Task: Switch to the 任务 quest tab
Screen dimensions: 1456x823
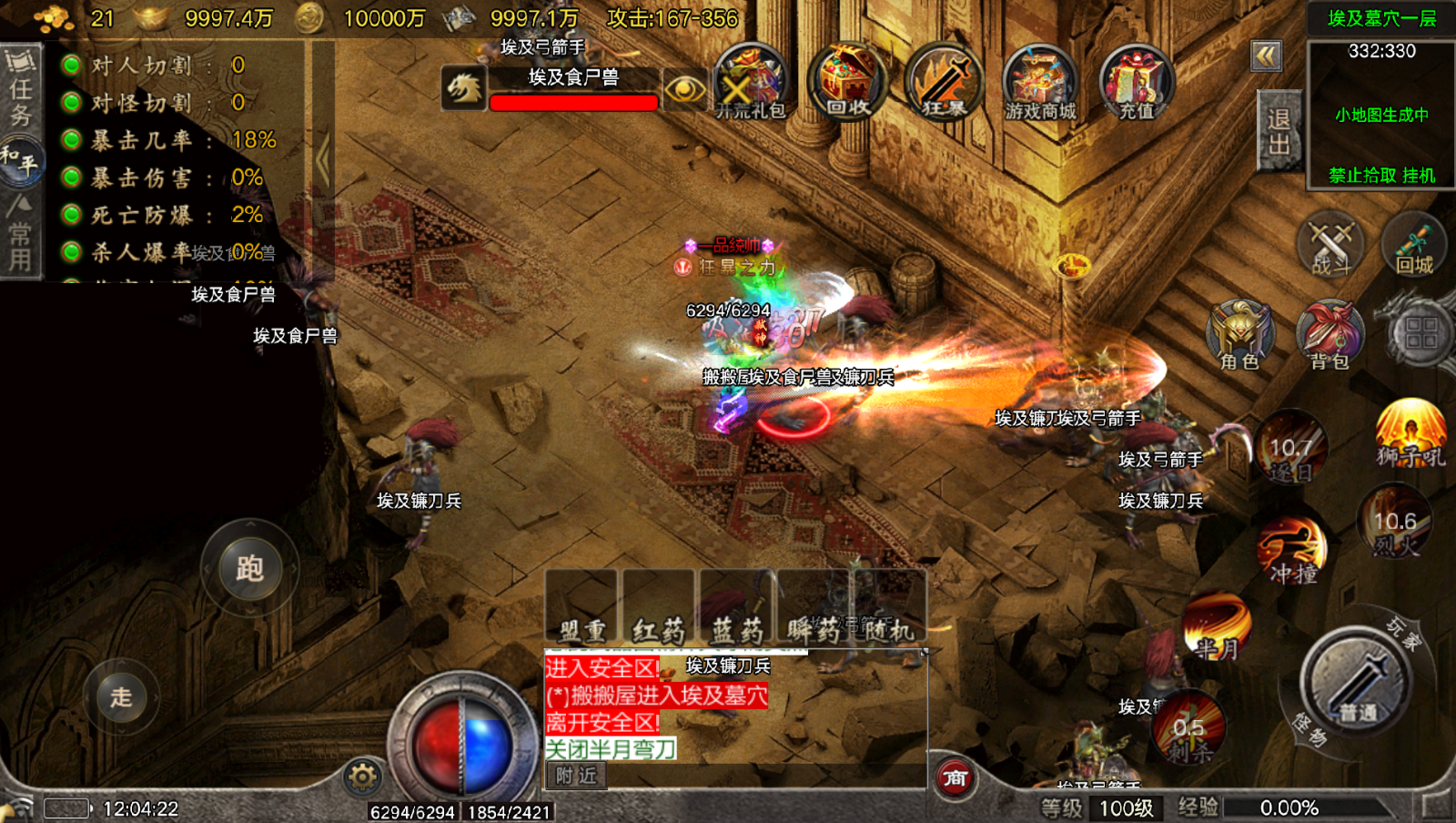Action: tap(20, 89)
